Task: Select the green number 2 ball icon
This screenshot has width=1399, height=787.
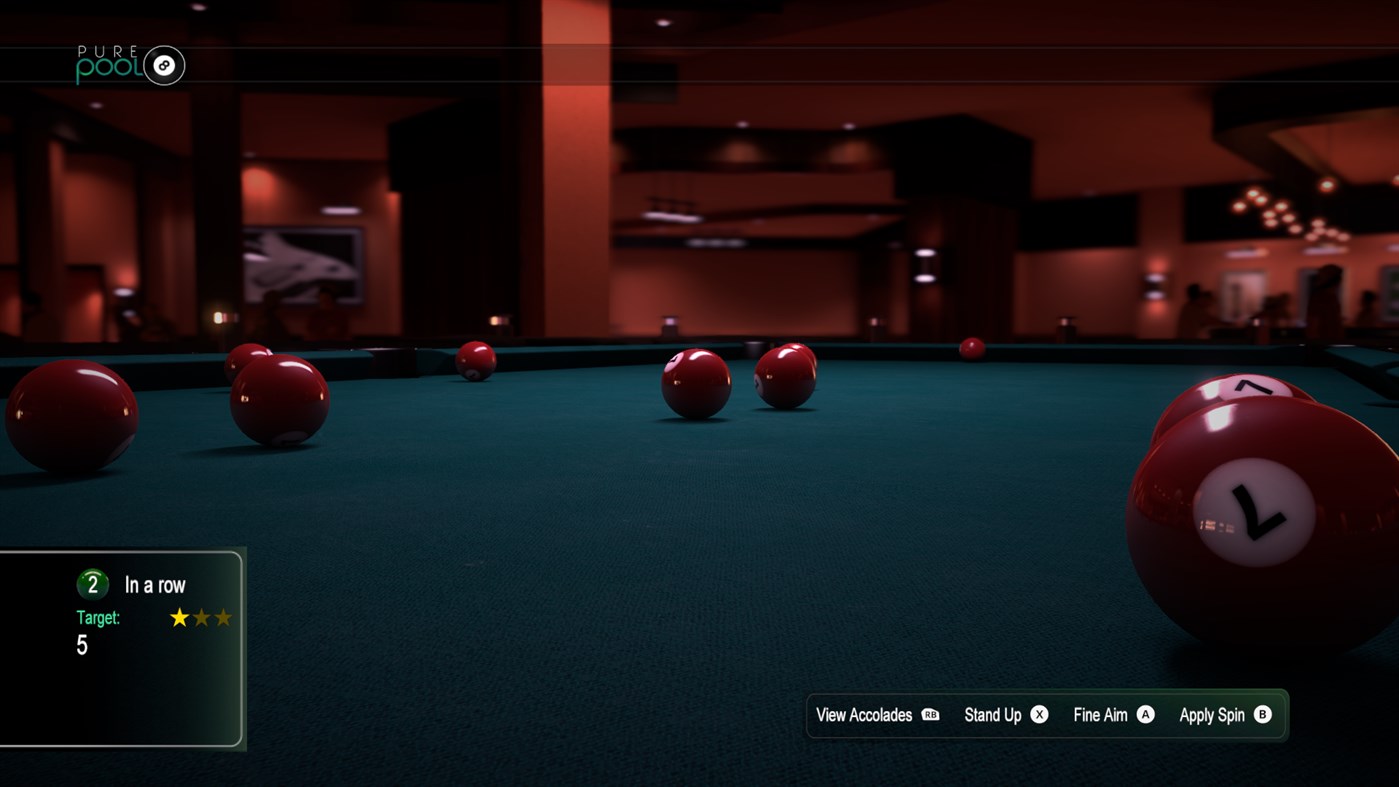Action: pyautogui.click(x=91, y=583)
